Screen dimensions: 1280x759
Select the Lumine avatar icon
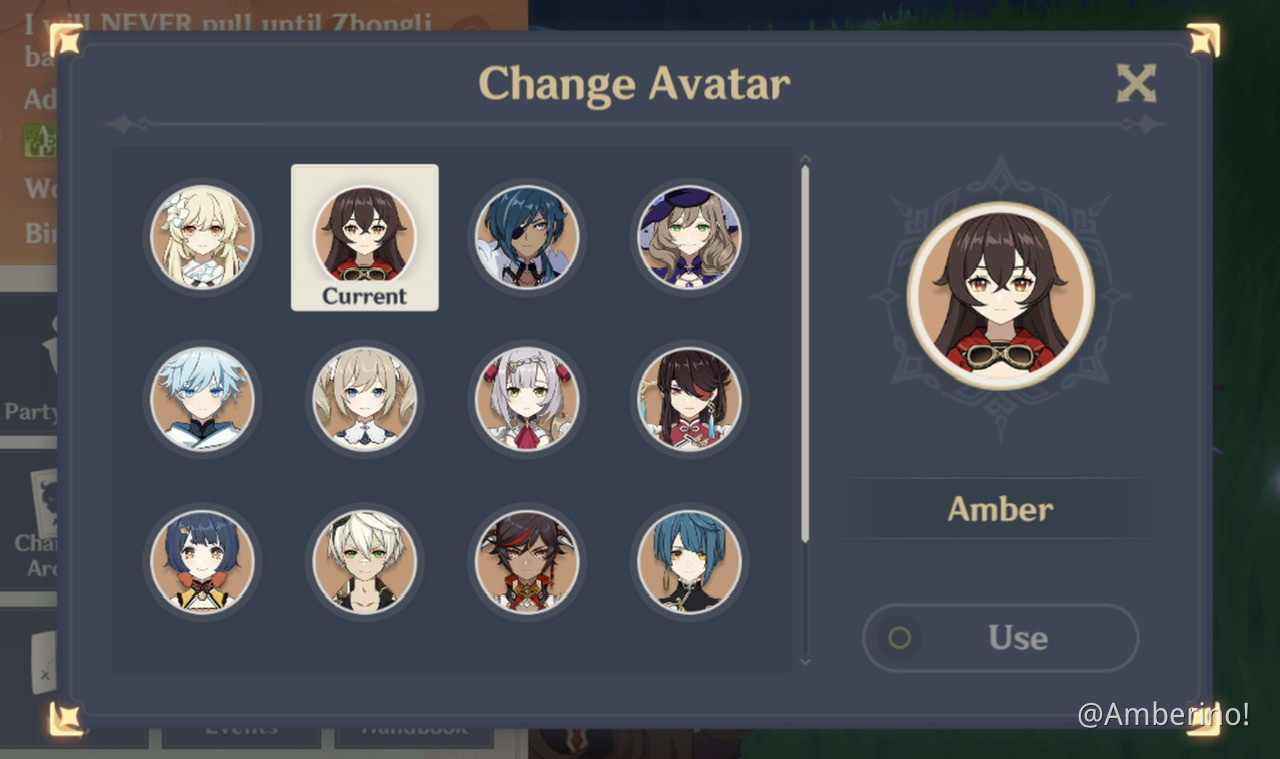(203, 237)
